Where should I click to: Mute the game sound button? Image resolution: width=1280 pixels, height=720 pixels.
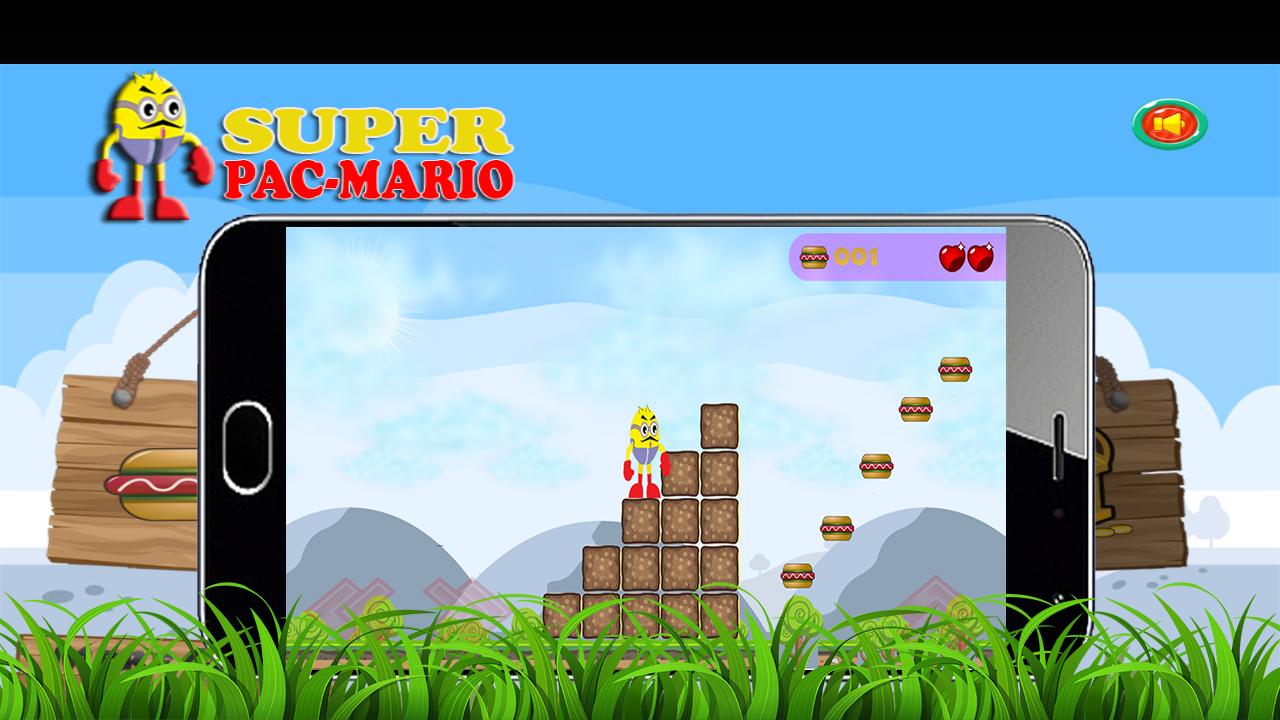pos(1170,123)
